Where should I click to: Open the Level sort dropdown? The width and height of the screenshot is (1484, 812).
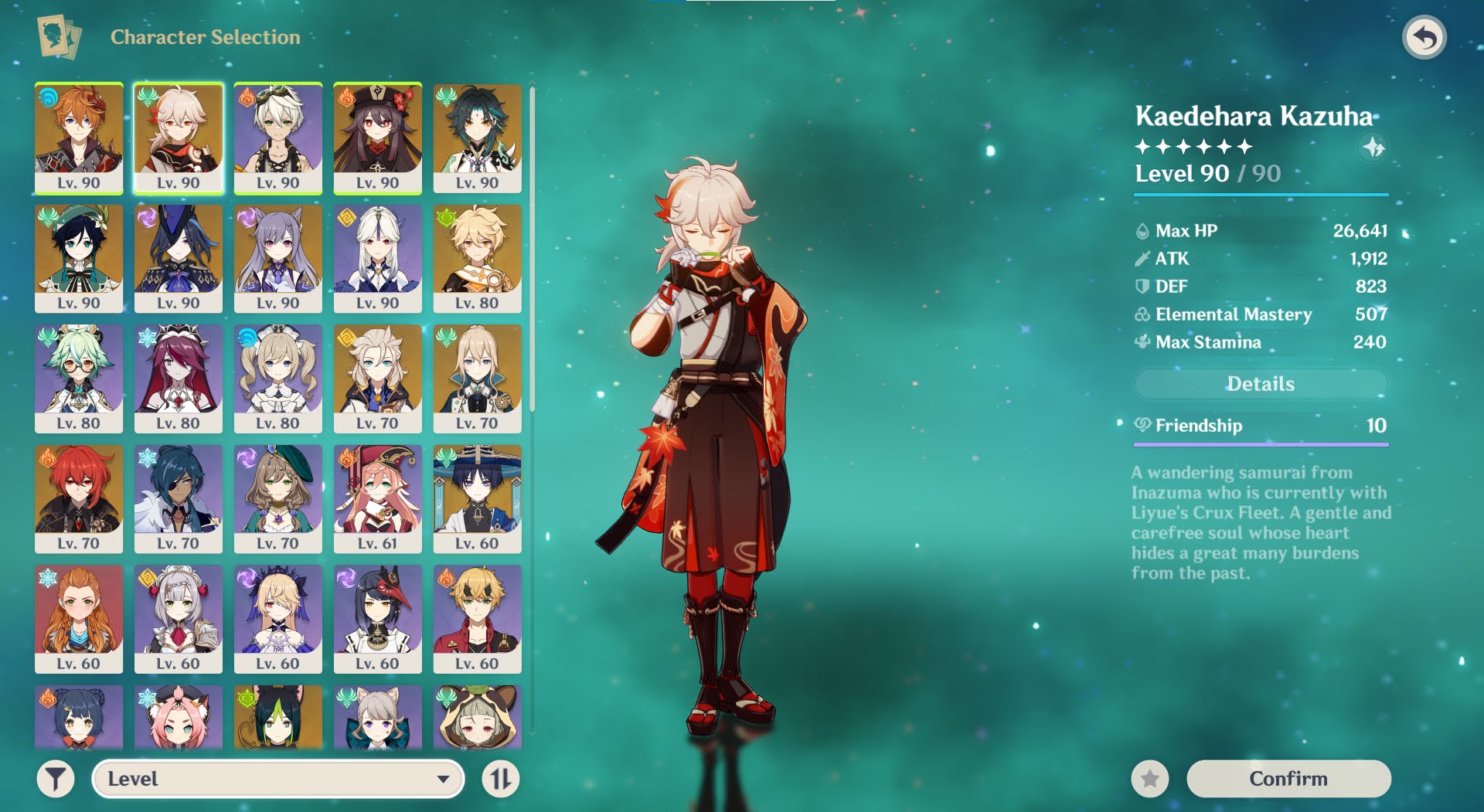pyautogui.click(x=278, y=778)
